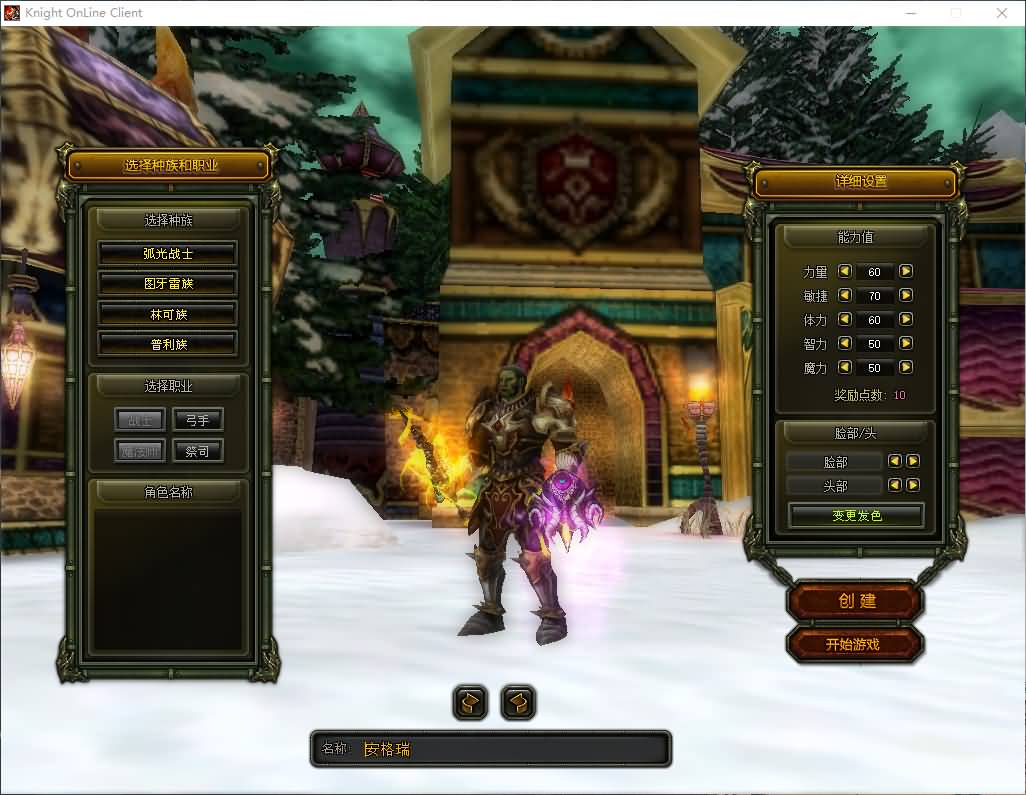Focus the 名称 character name field
This screenshot has width=1026, height=795.
[x=510, y=749]
